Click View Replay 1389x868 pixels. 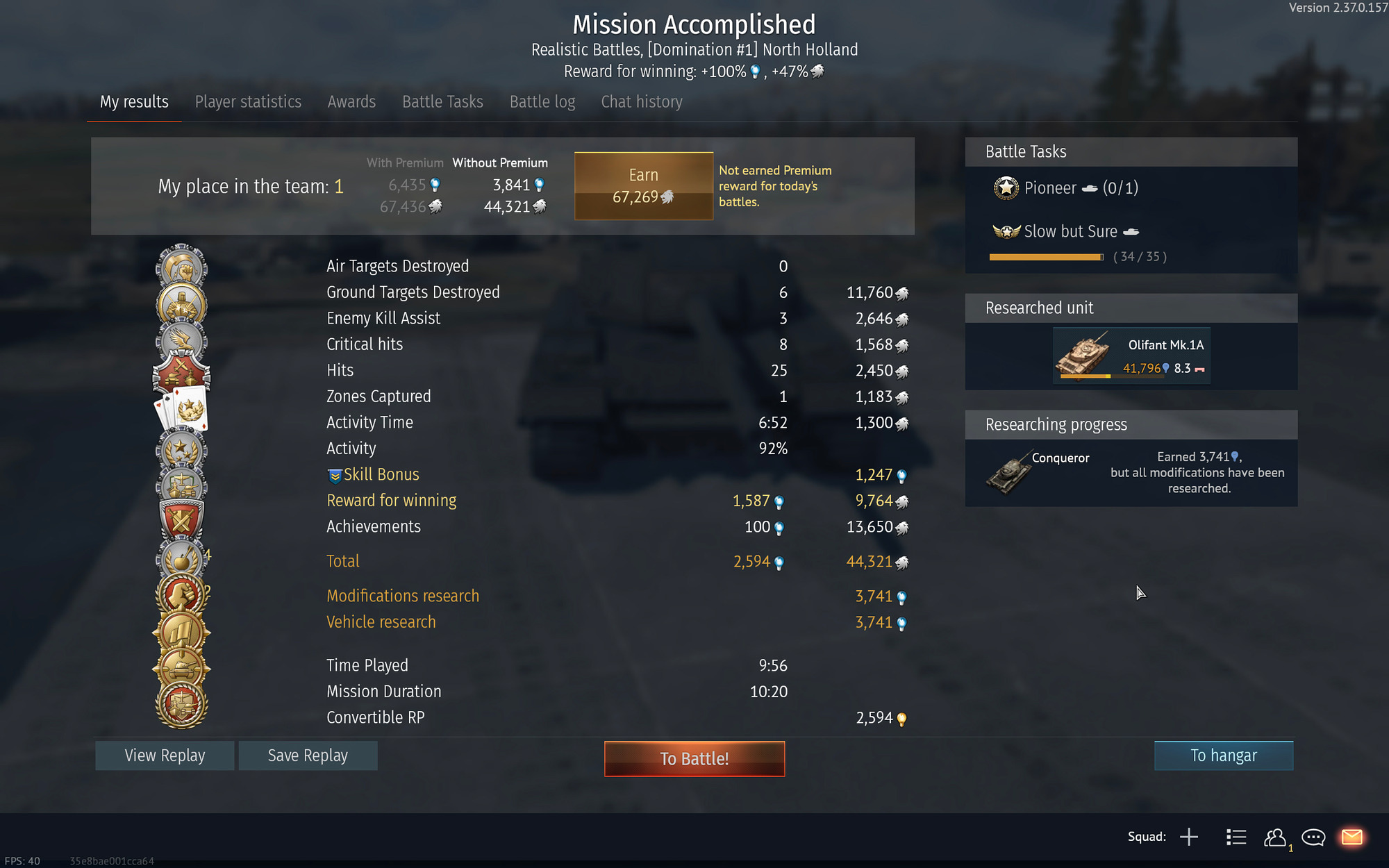pyautogui.click(x=164, y=755)
